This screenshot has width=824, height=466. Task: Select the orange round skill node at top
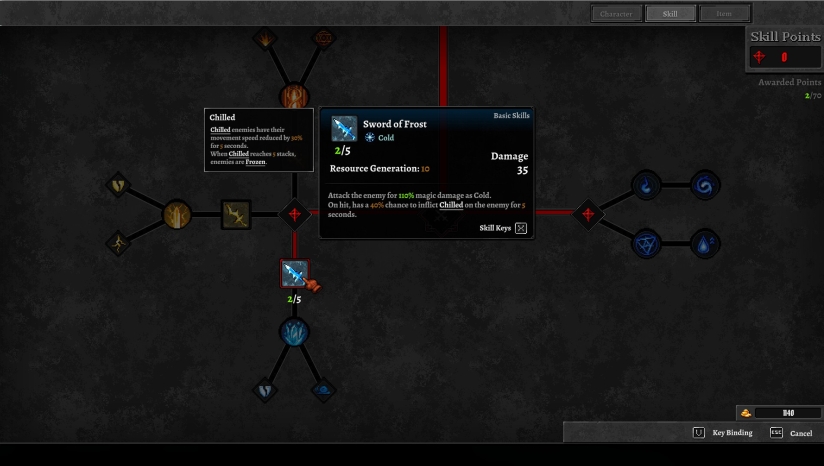click(294, 96)
